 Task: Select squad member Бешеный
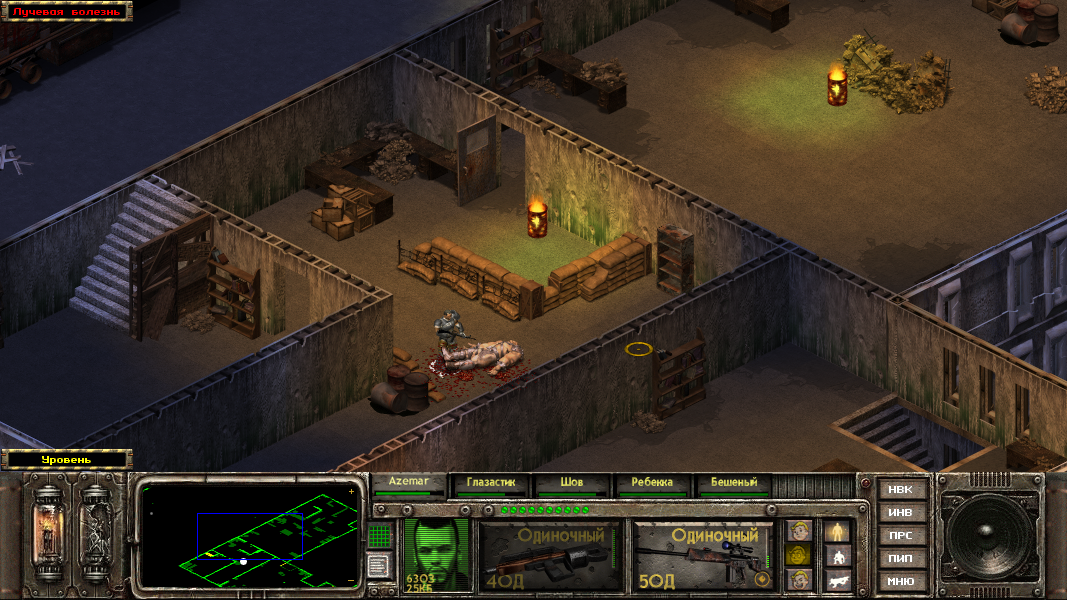pos(733,483)
